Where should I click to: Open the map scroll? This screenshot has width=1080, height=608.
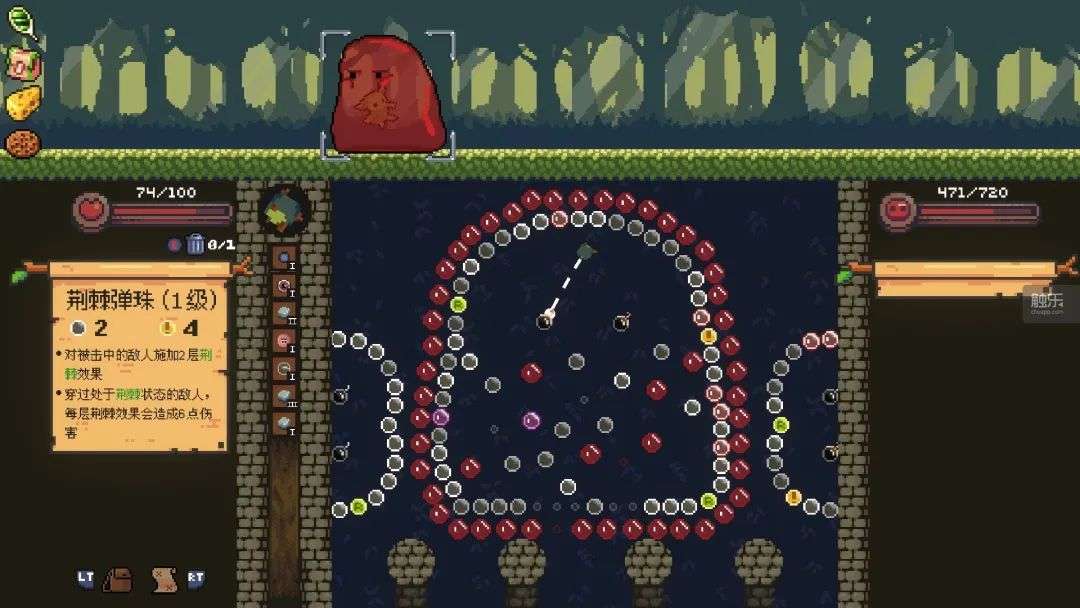pyautogui.click(x=163, y=578)
